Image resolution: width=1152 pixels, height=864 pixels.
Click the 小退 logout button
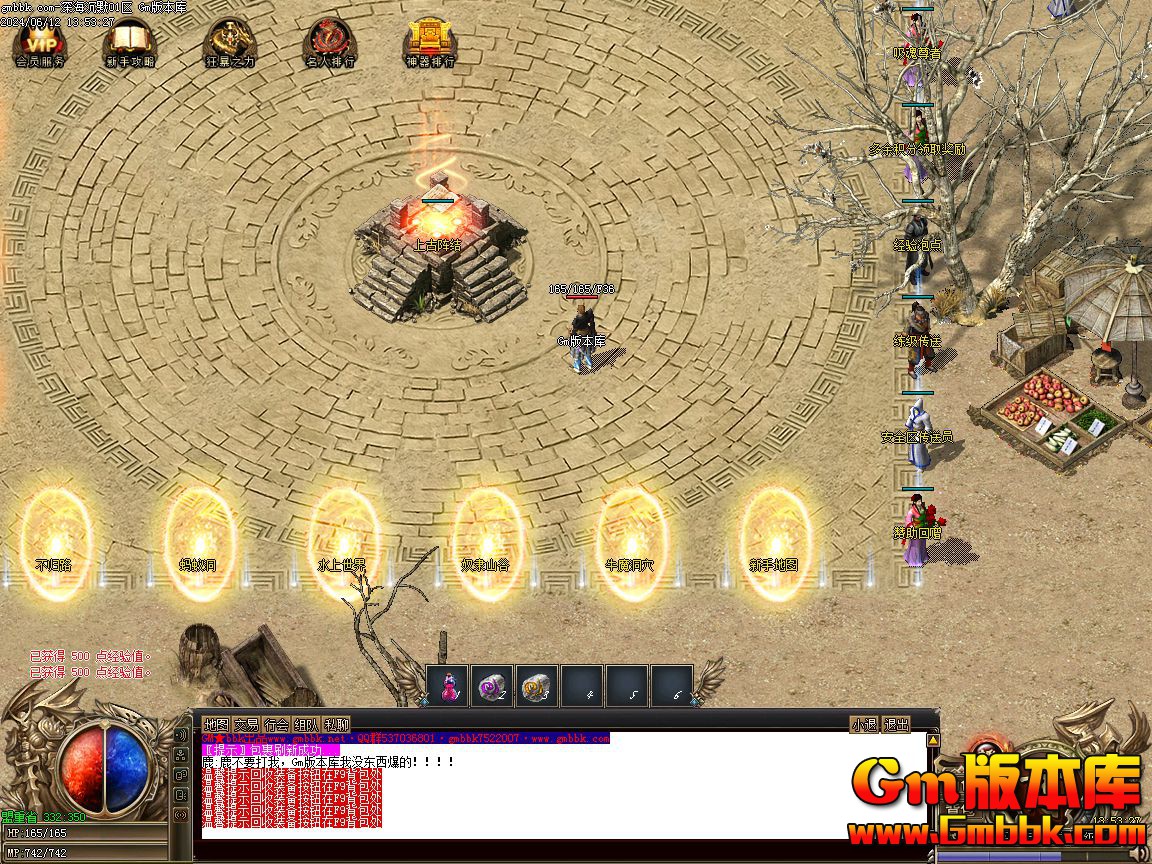[864, 725]
